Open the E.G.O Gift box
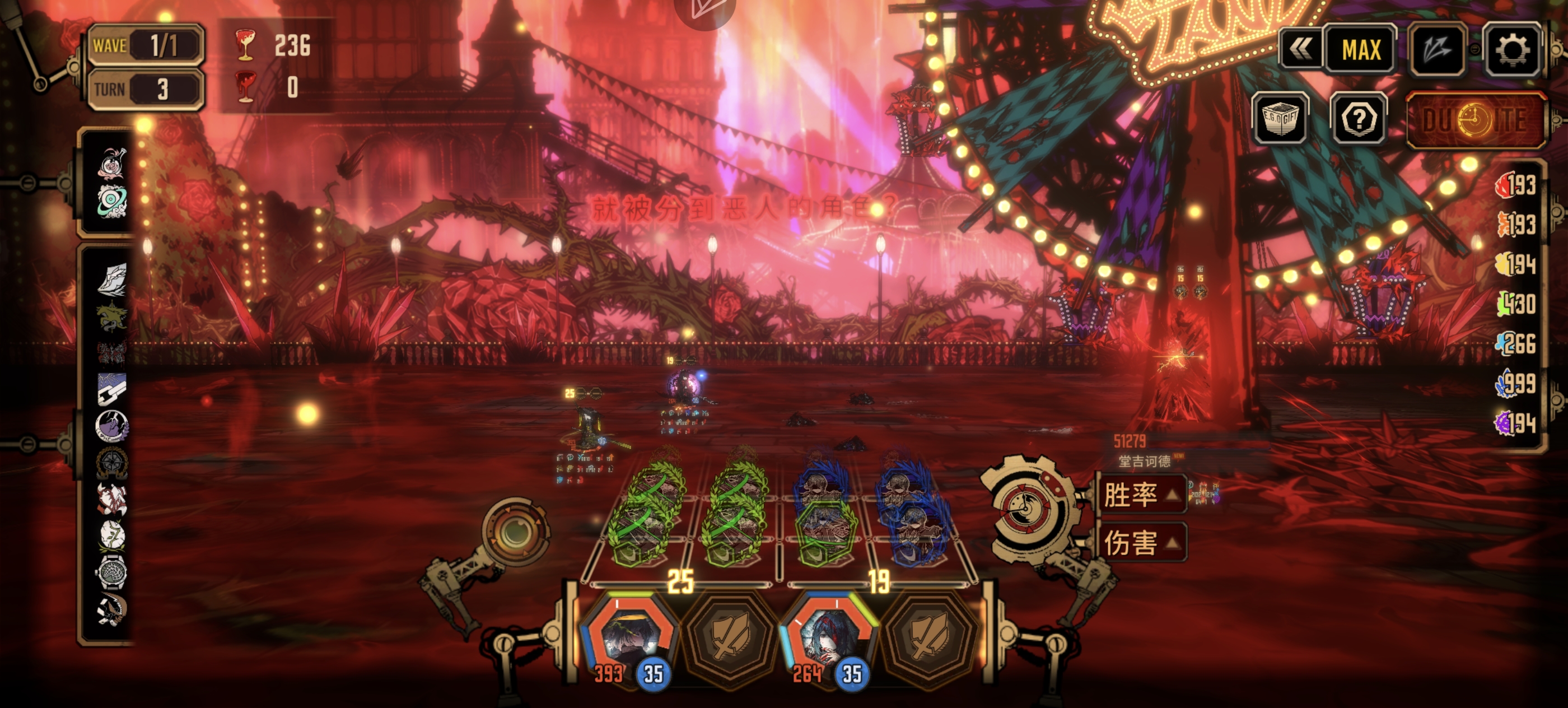 click(x=1281, y=119)
